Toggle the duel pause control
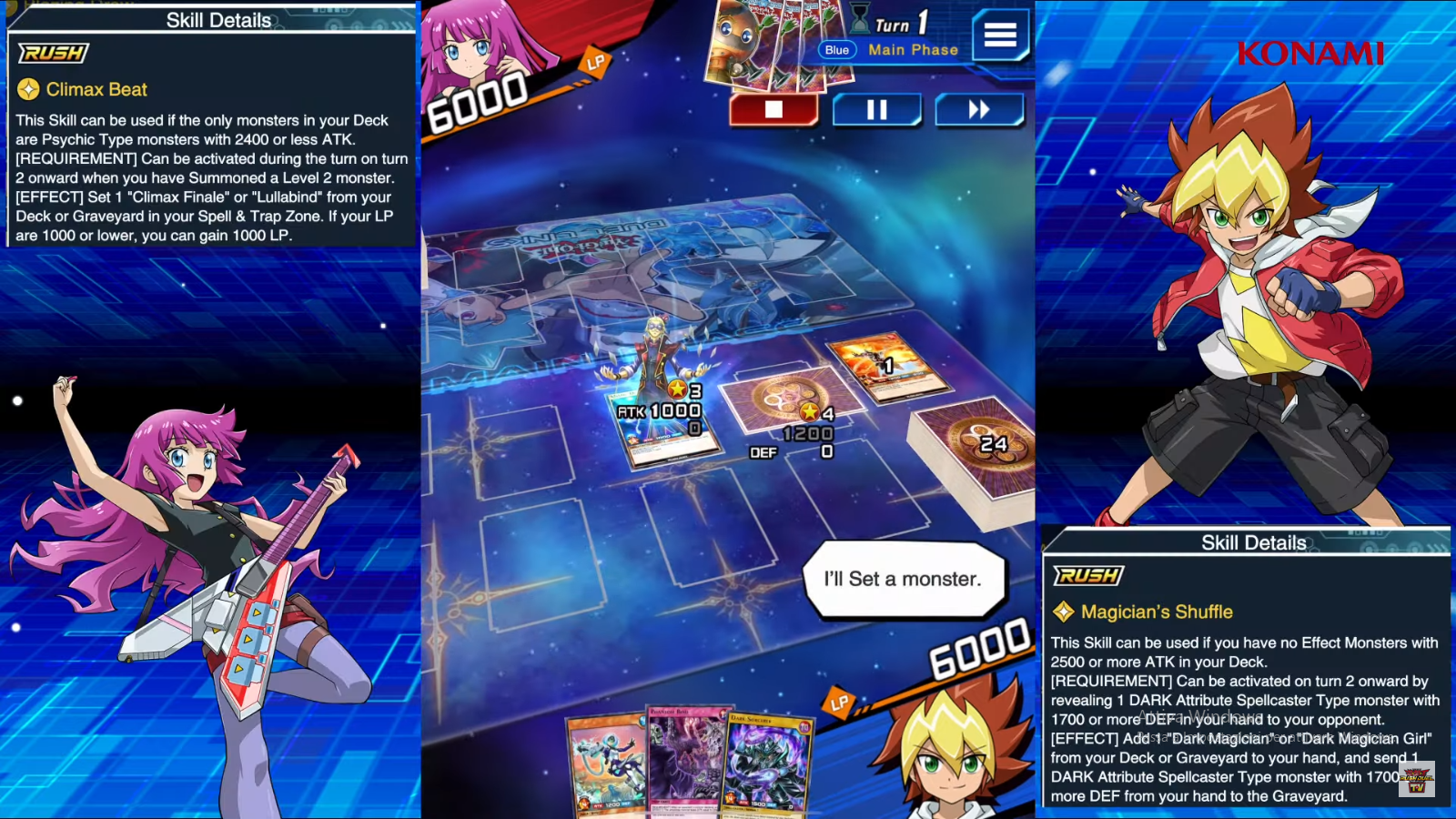1456x819 pixels. [x=876, y=109]
